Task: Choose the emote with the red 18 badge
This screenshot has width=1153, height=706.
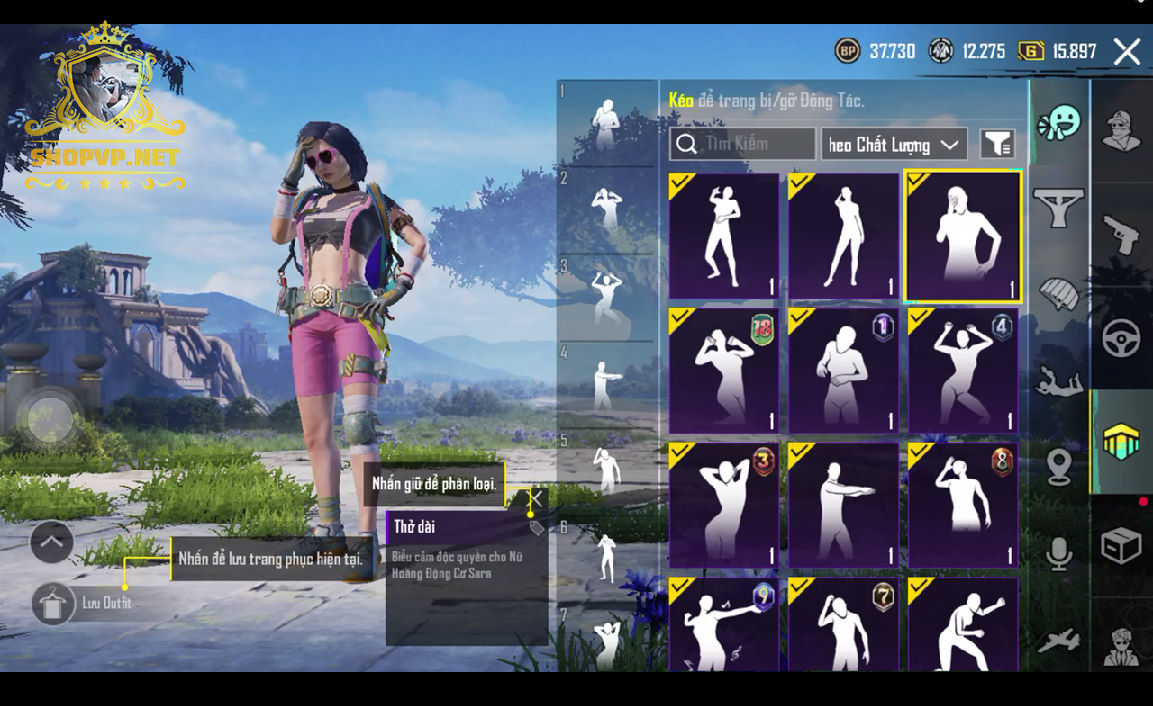Action: [x=724, y=370]
